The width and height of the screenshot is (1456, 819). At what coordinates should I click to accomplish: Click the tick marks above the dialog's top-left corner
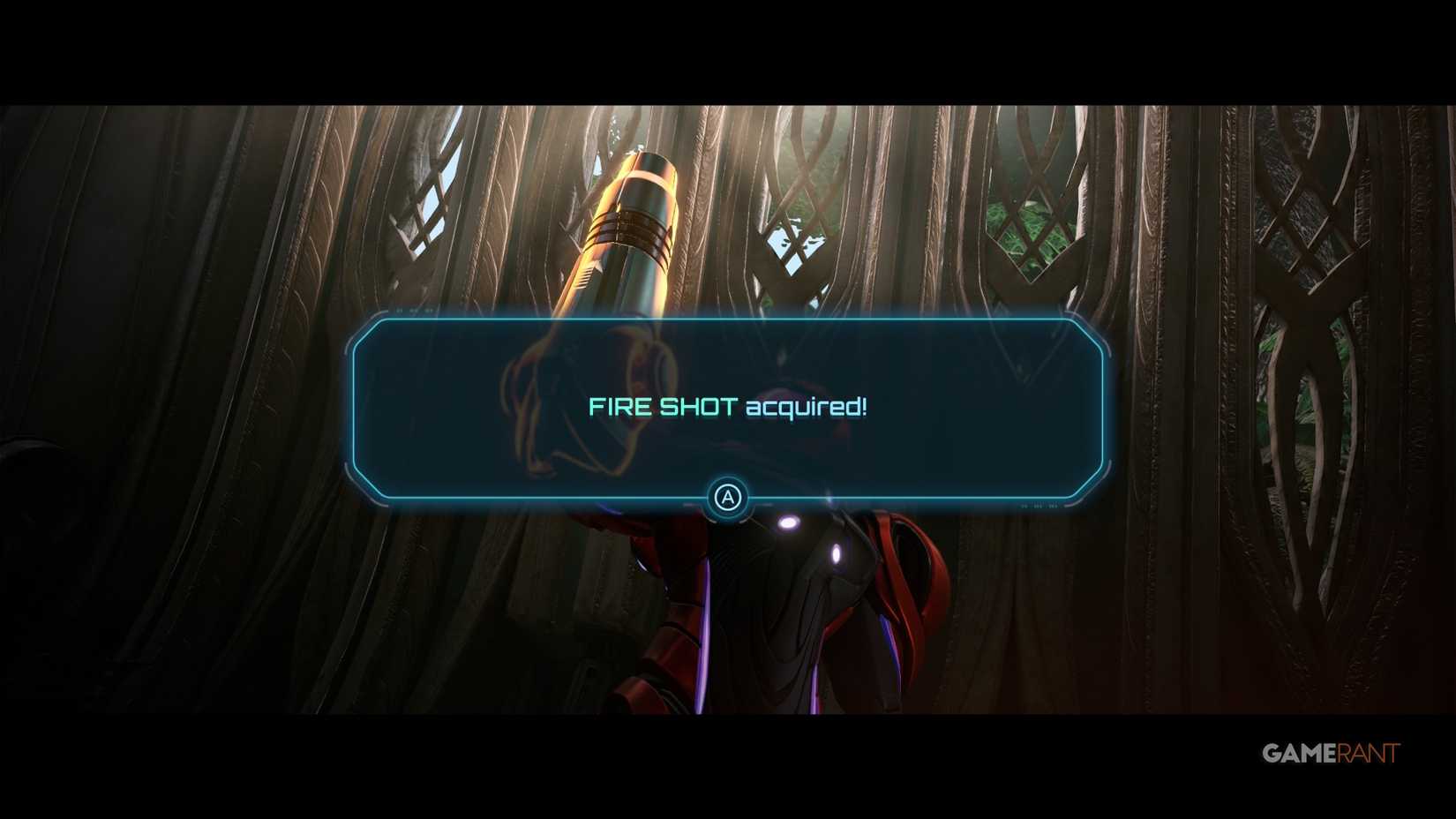(417, 312)
